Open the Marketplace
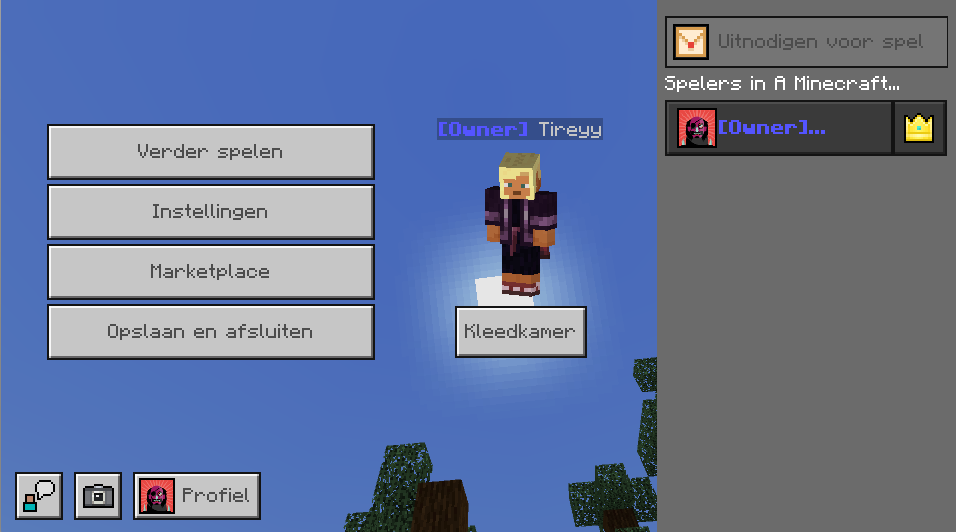Viewport: 956px width, 532px height. coord(210,272)
